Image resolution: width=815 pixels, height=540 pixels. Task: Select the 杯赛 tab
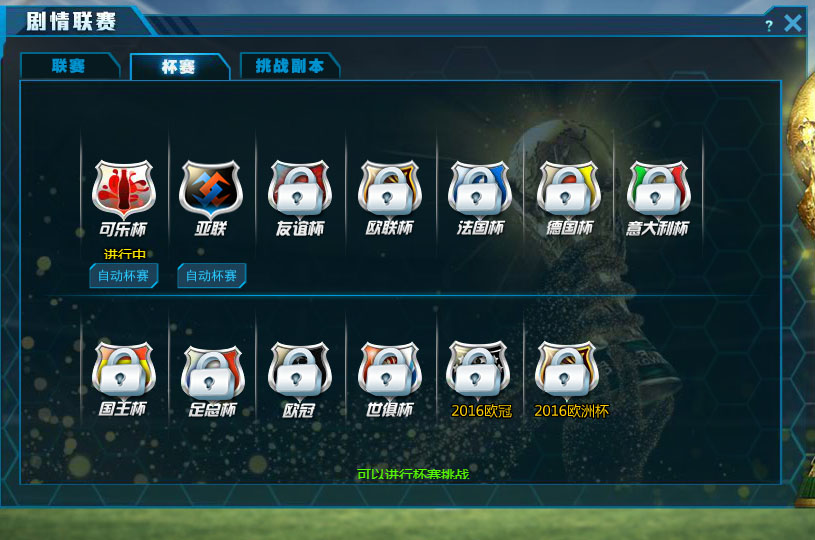click(x=179, y=66)
